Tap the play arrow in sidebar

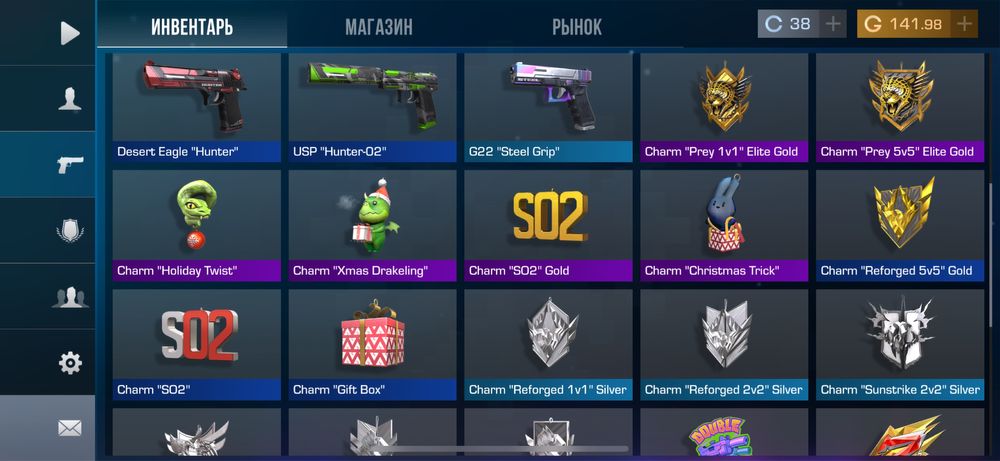pyautogui.click(x=69, y=33)
